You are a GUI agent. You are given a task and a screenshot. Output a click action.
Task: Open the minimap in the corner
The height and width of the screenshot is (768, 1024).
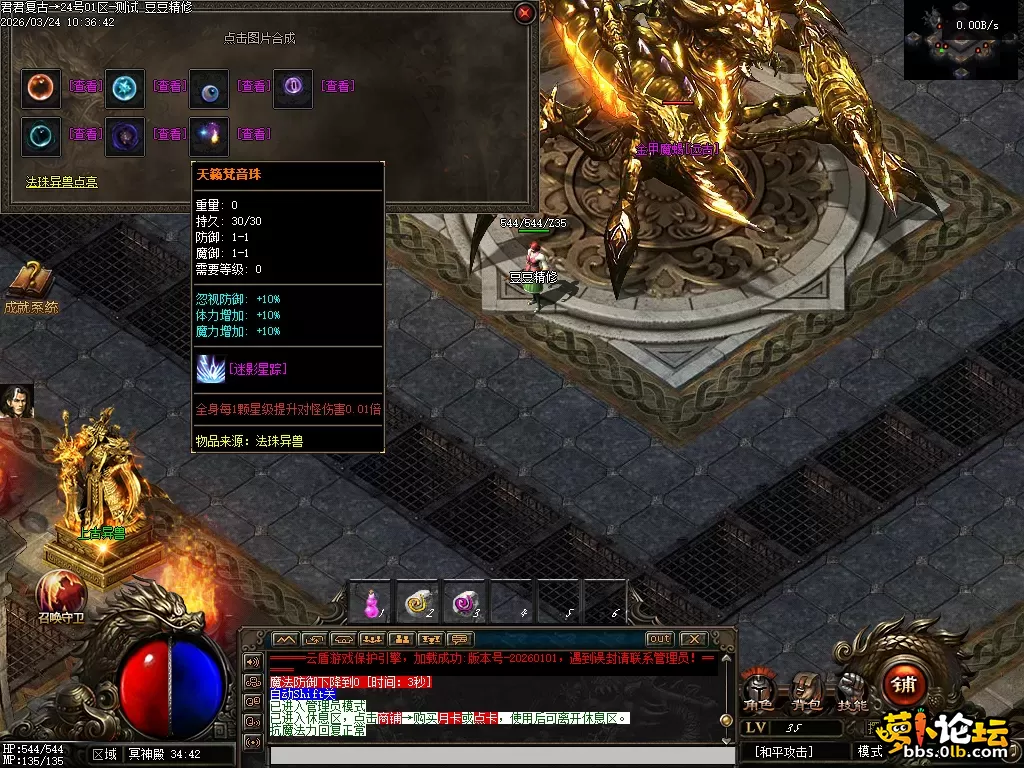(963, 40)
